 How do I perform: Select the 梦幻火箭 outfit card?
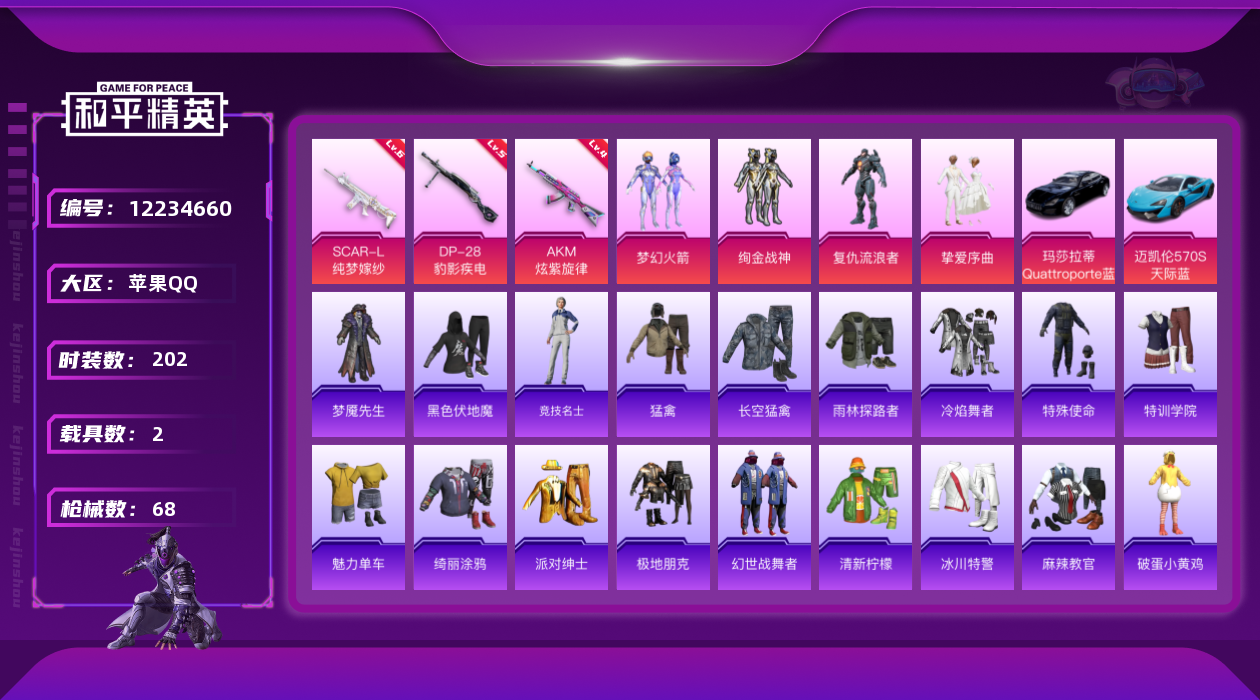point(663,211)
